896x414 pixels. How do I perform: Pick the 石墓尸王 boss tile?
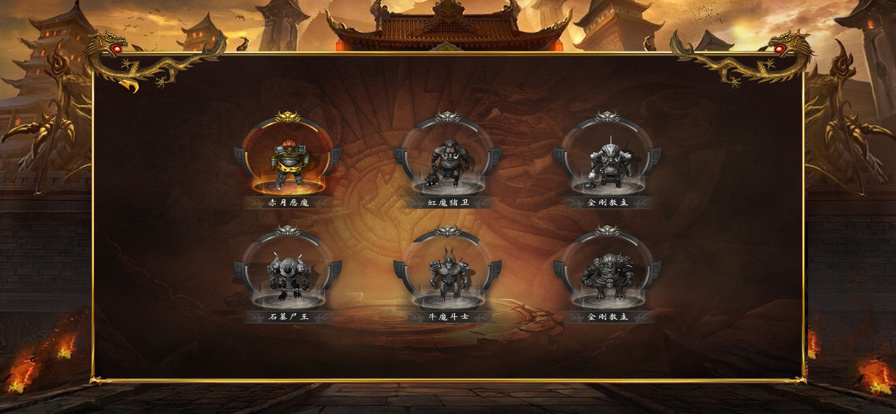tap(288, 272)
